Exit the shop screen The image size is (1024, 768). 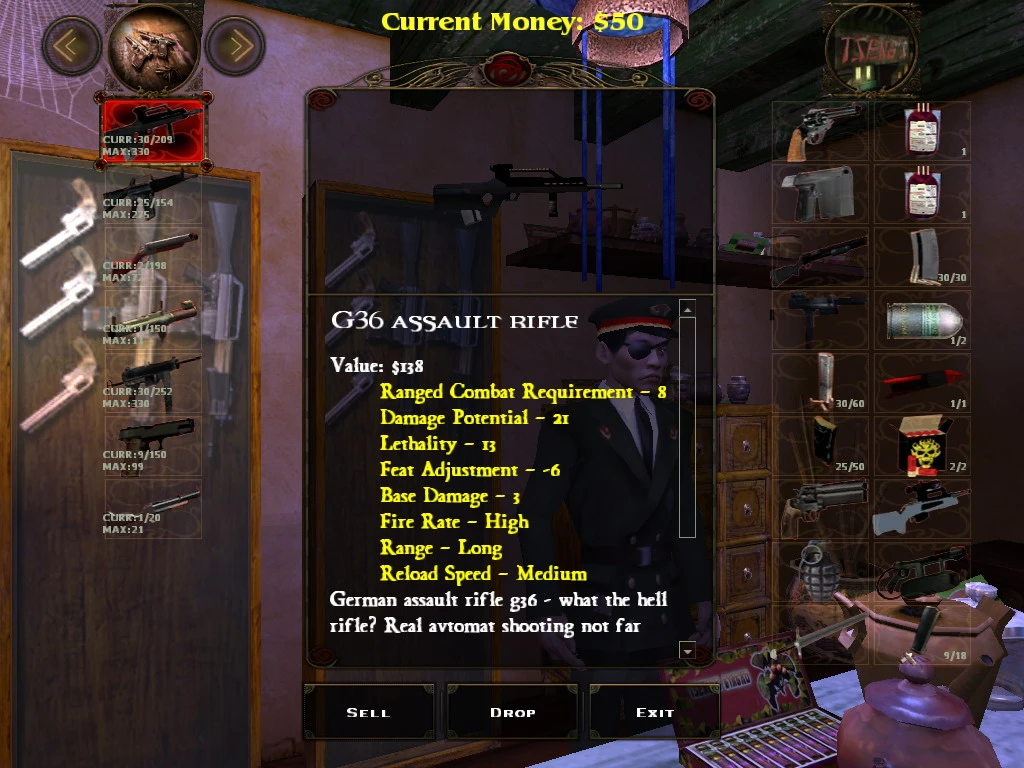[654, 712]
